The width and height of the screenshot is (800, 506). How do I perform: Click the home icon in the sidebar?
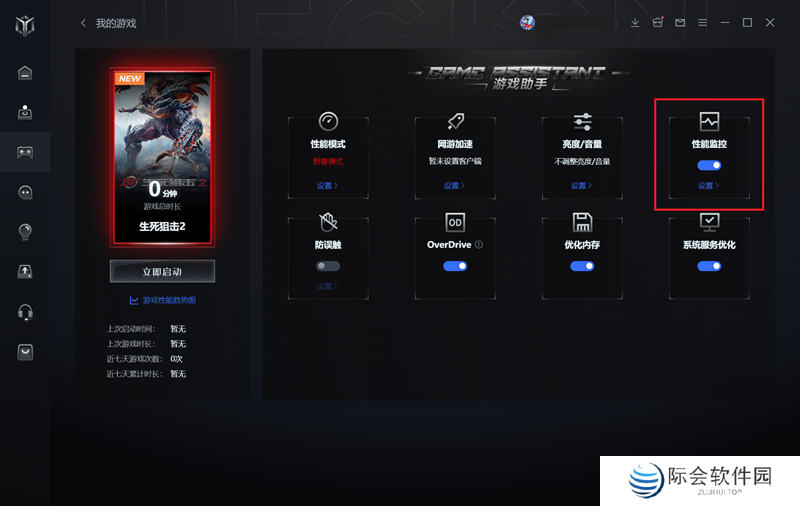tap(25, 72)
